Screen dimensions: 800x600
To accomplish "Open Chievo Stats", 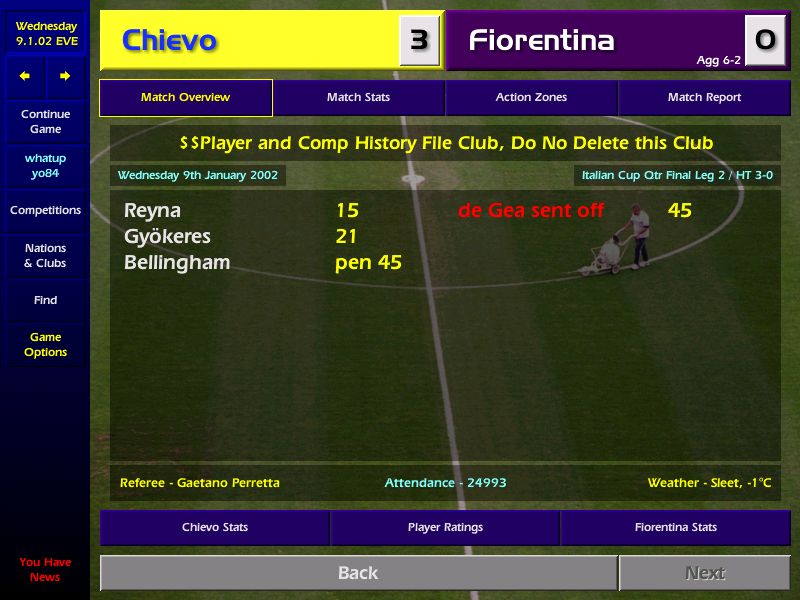I will point(215,527).
